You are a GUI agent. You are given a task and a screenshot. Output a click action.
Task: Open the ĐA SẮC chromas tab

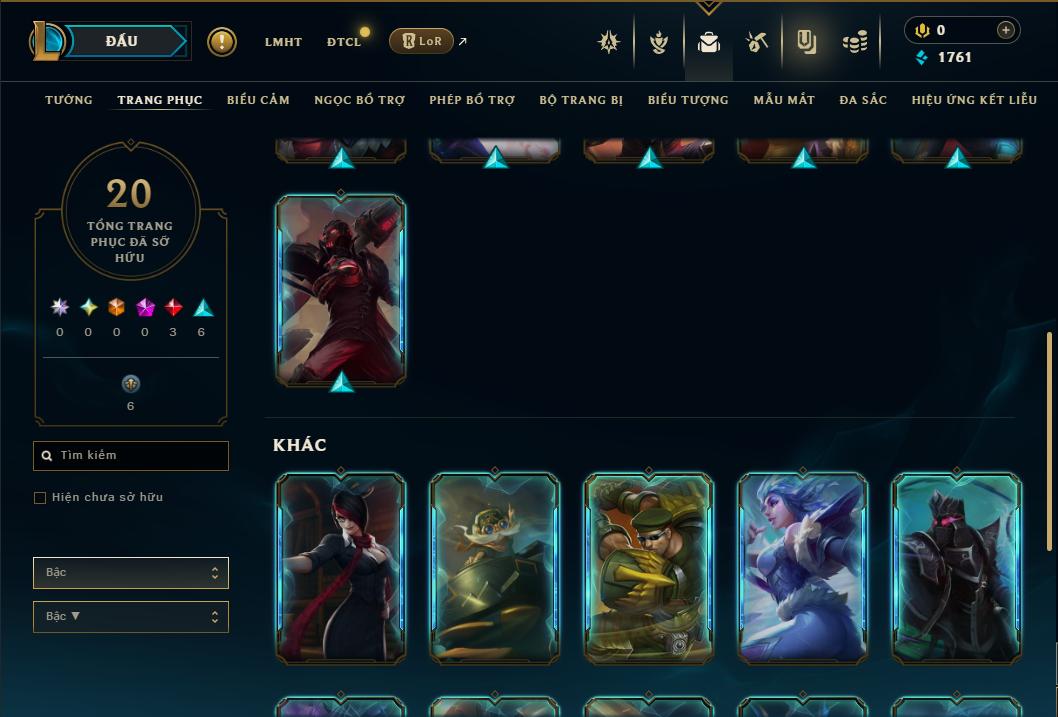point(863,100)
